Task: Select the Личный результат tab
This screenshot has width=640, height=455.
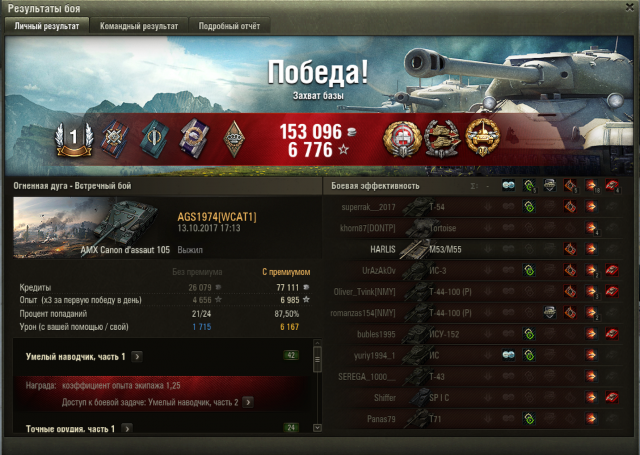Action: [x=47, y=26]
